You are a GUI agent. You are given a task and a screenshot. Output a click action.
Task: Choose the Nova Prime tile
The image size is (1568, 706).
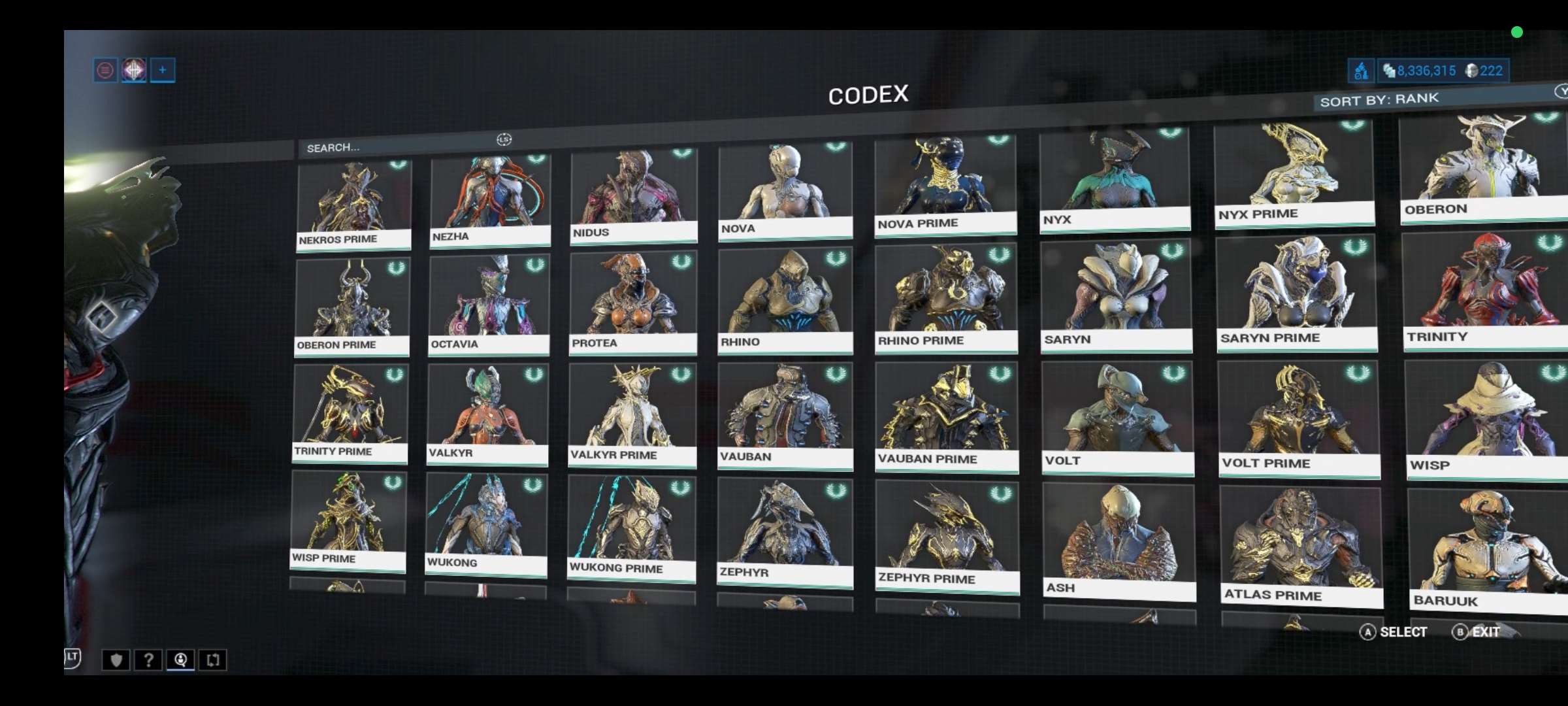(x=945, y=184)
